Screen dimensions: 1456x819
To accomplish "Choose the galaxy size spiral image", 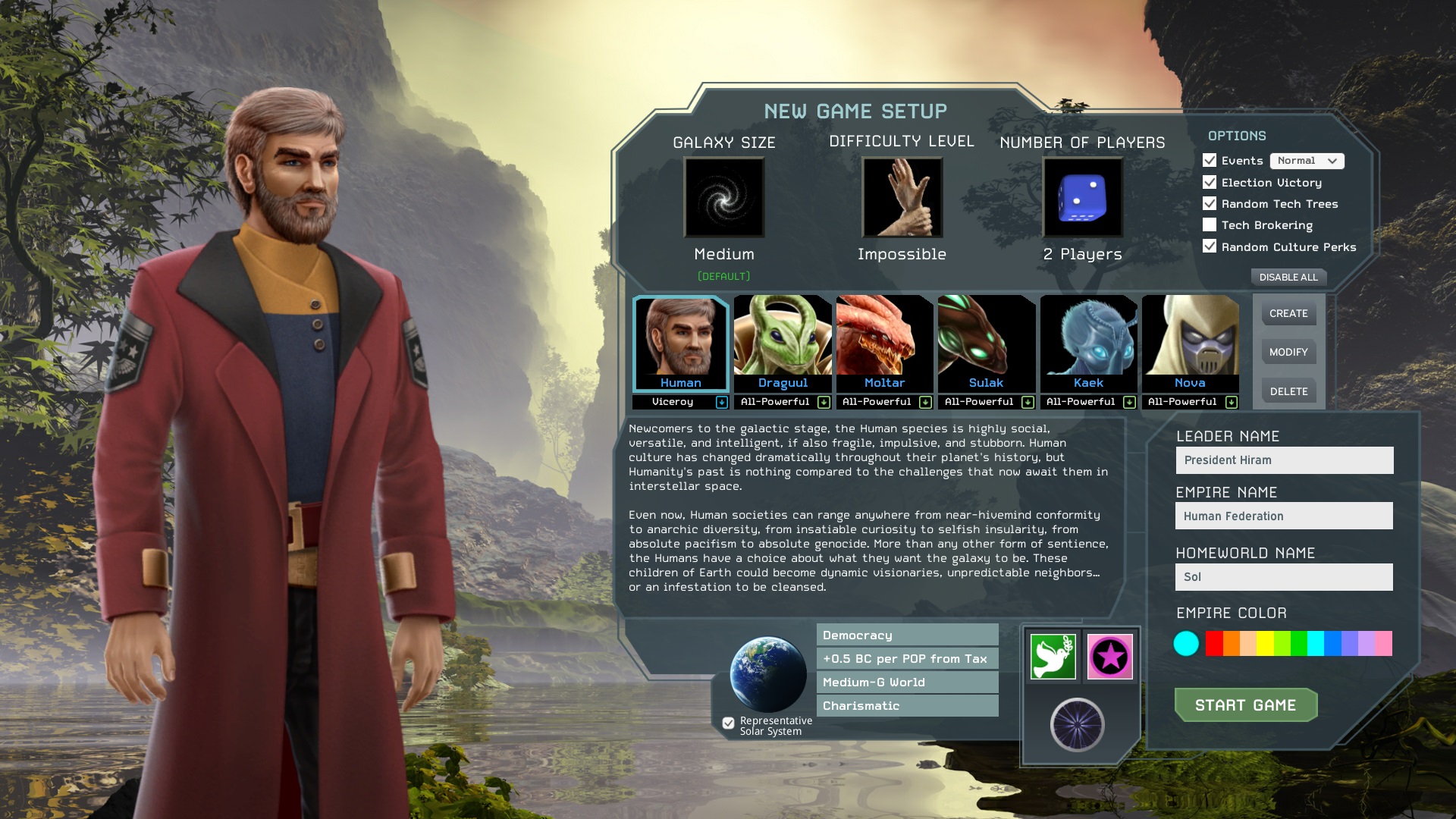I will pos(724,198).
